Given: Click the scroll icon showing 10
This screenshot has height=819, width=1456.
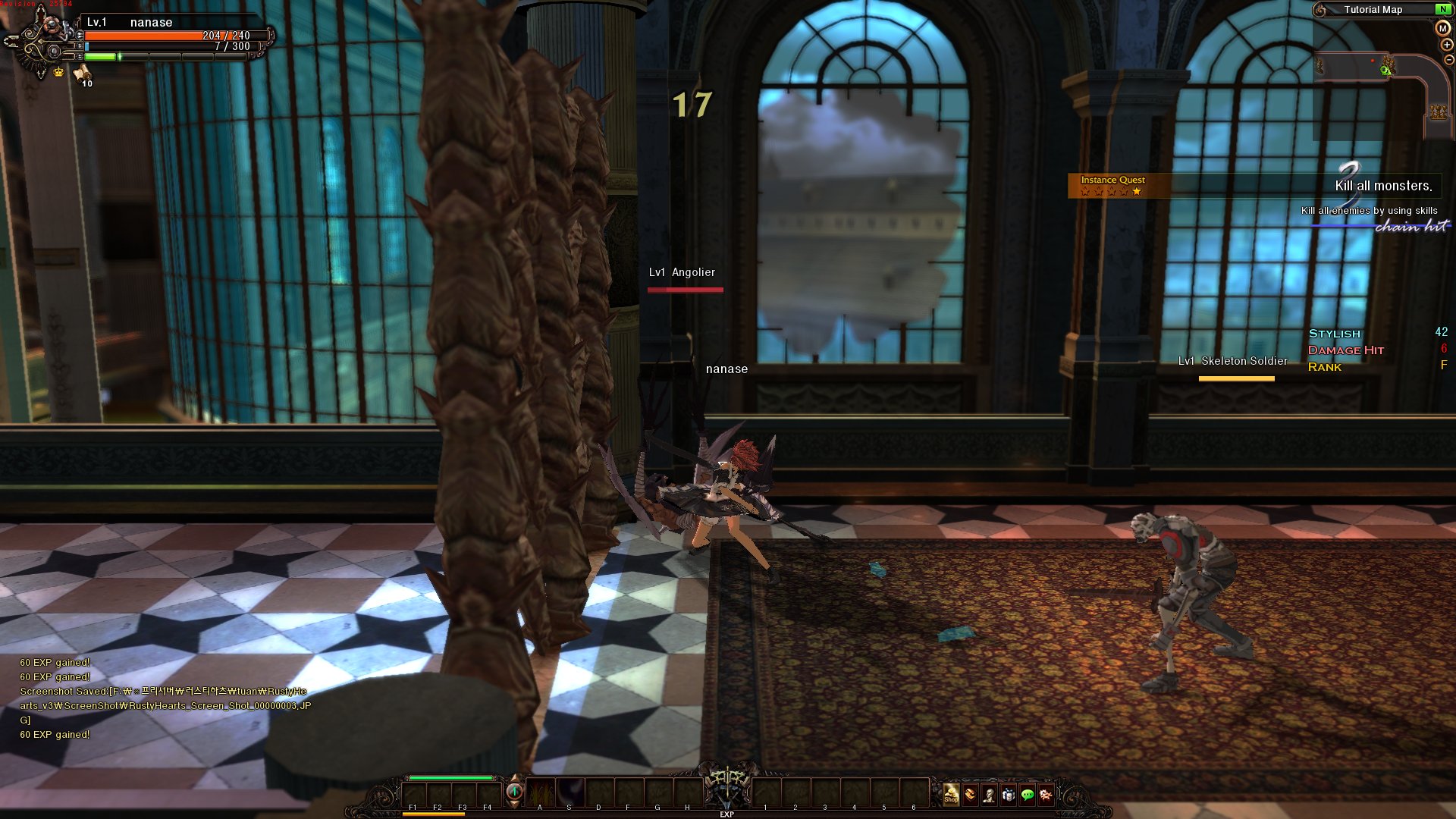Looking at the screenshot, I should pyautogui.click(x=82, y=75).
